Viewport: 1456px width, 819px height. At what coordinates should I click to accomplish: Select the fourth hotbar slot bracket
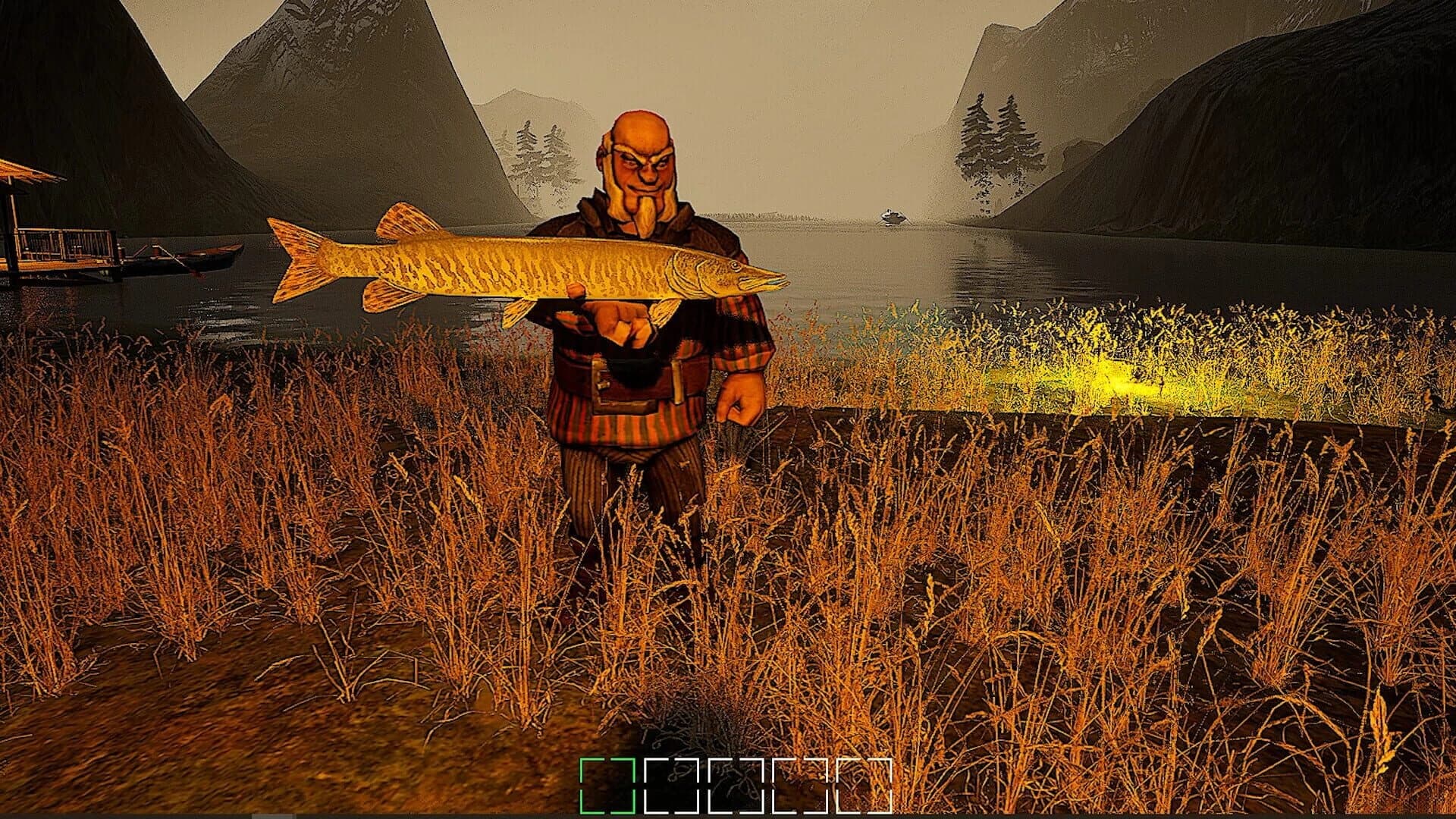click(x=800, y=786)
